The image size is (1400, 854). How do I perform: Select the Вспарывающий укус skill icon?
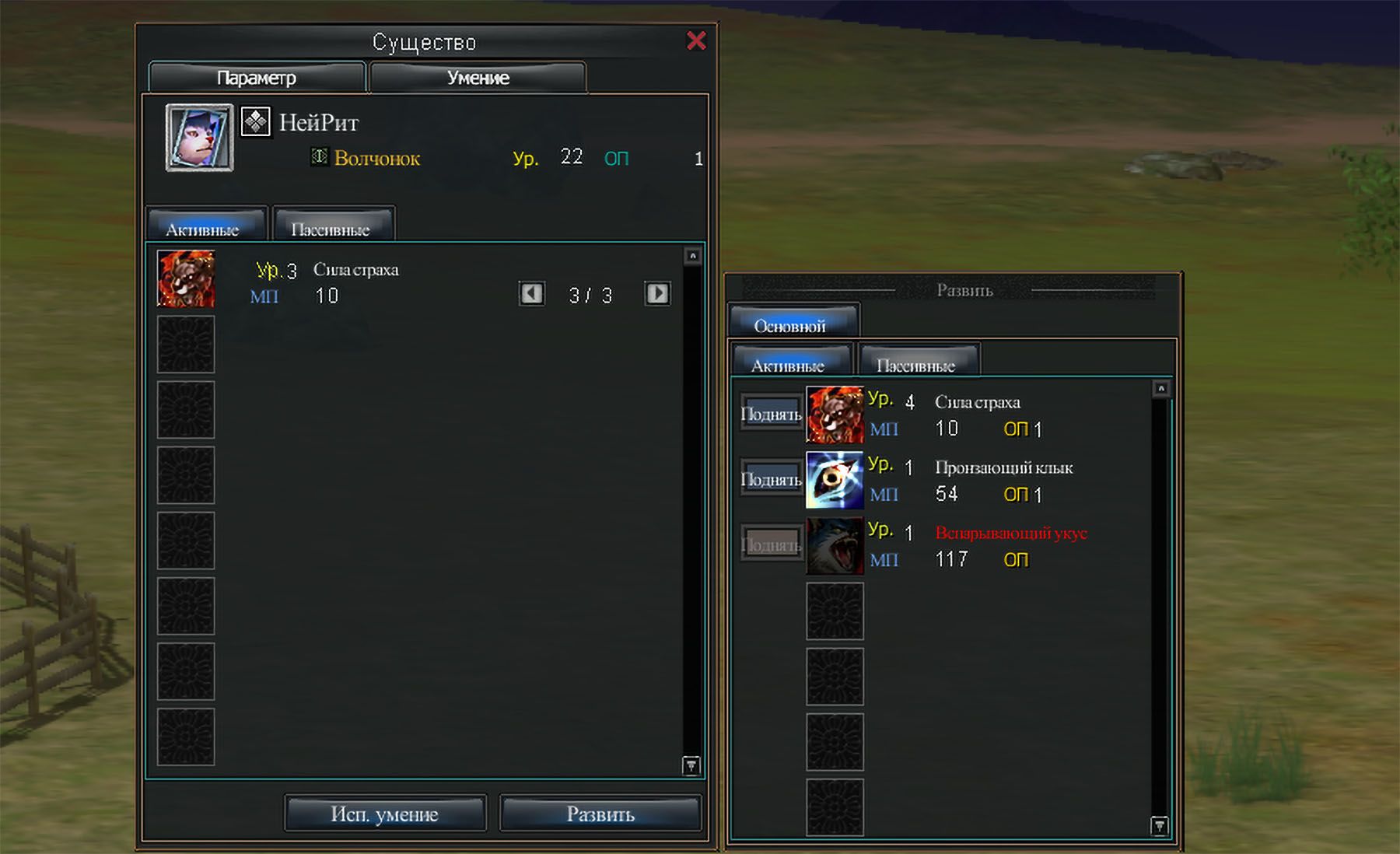pos(835,546)
